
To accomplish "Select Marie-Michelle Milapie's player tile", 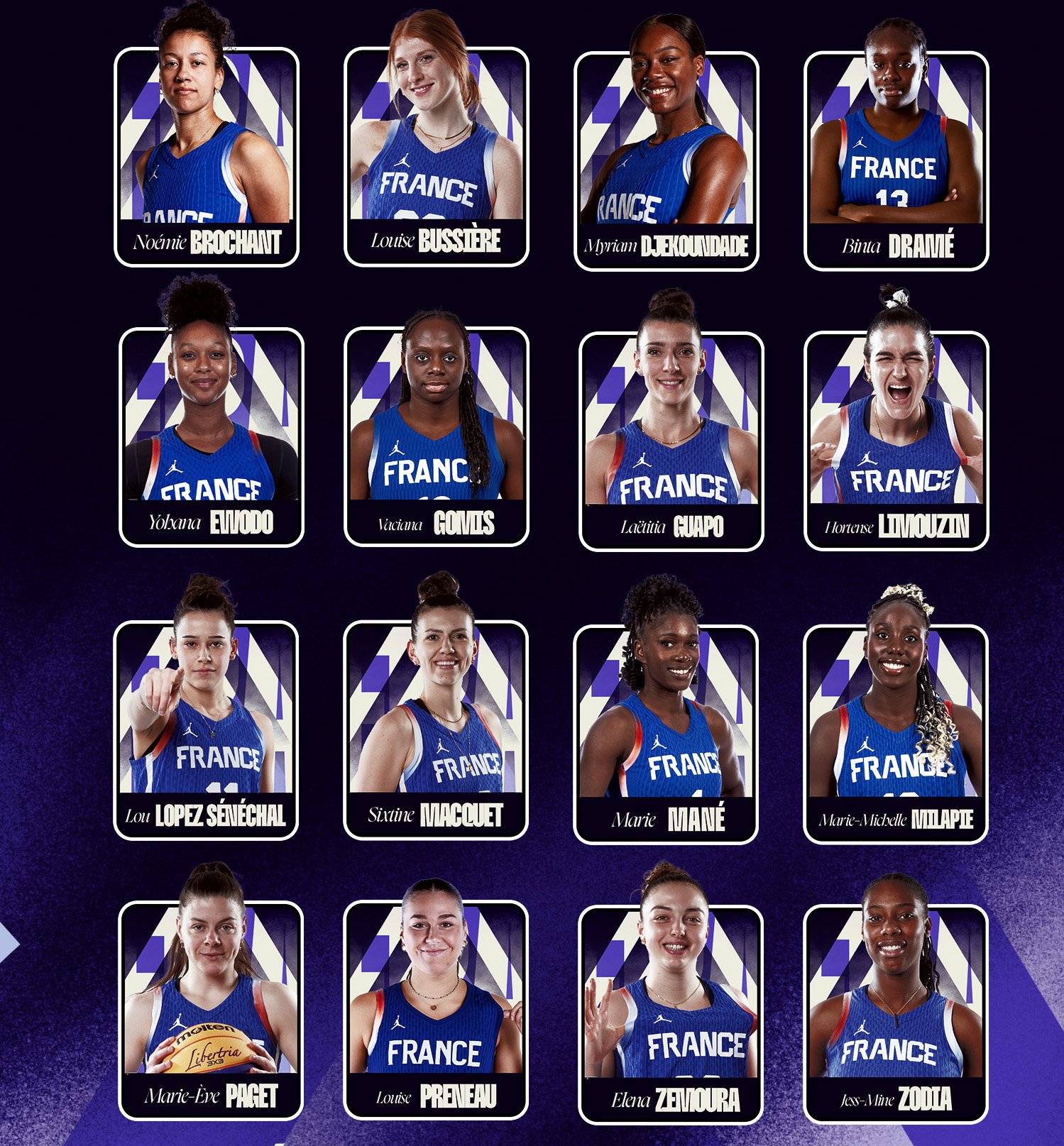I will click(x=896, y=734).
